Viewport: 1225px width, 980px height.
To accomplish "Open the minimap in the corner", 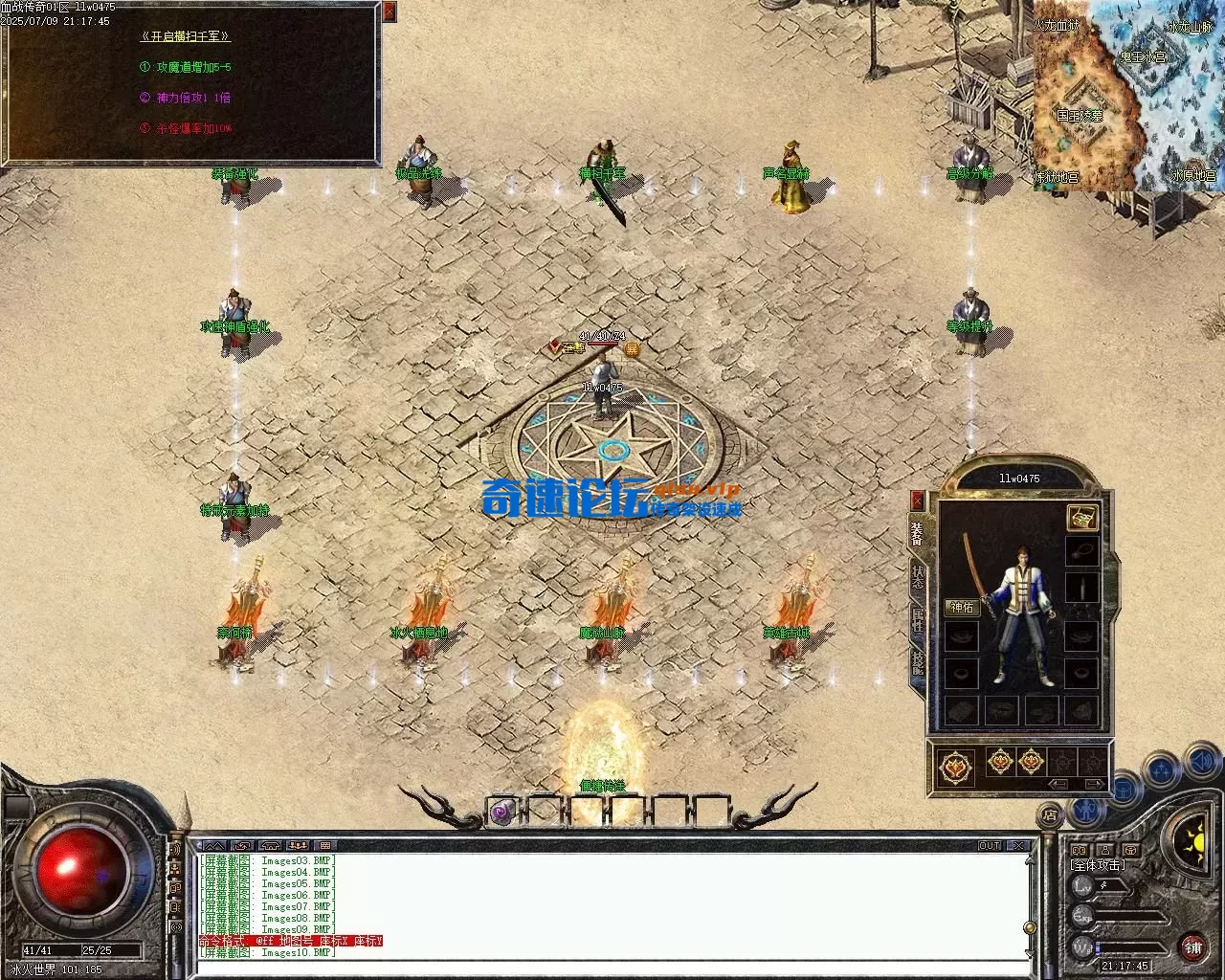I will pyautogui.click(x=1127, y=94).
